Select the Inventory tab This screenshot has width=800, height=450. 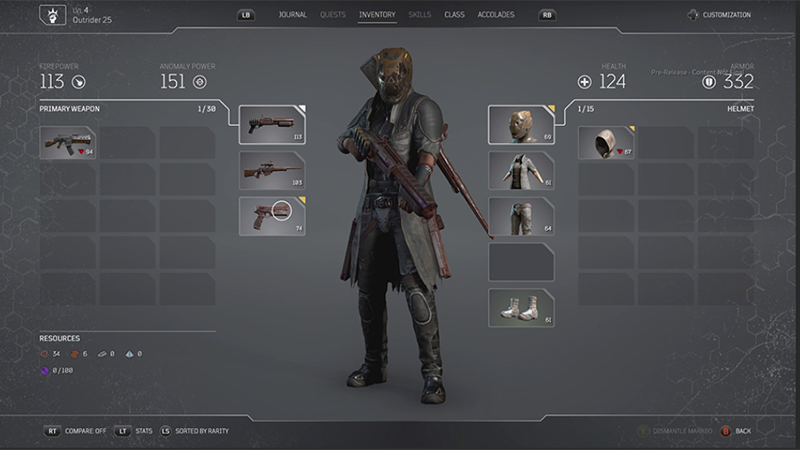click(x=377, y=15)
